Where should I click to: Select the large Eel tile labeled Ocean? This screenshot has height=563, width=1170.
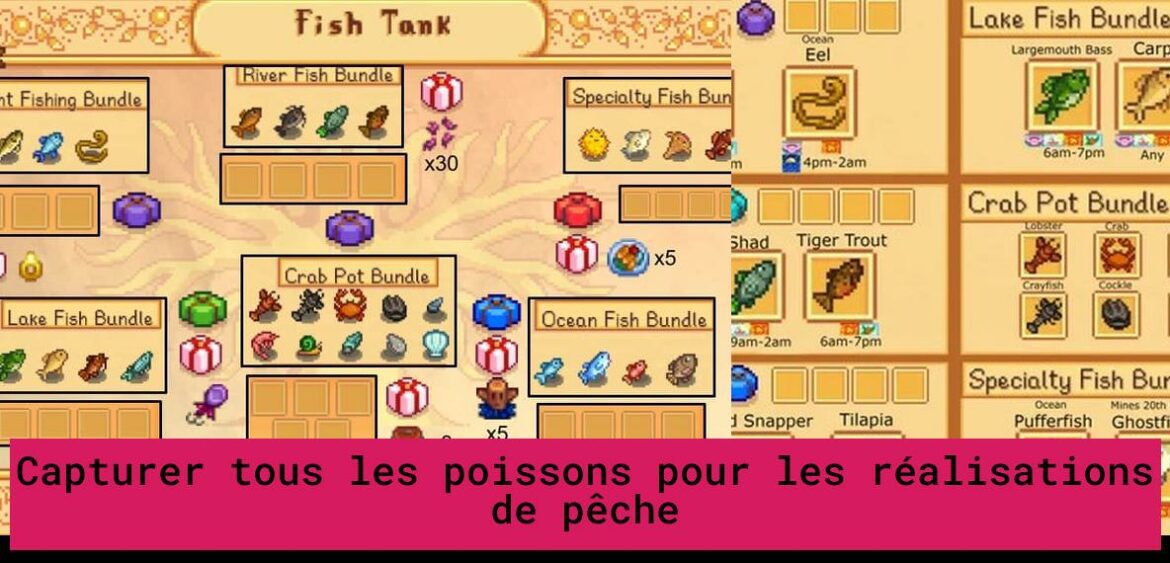(x=819, y=103)
